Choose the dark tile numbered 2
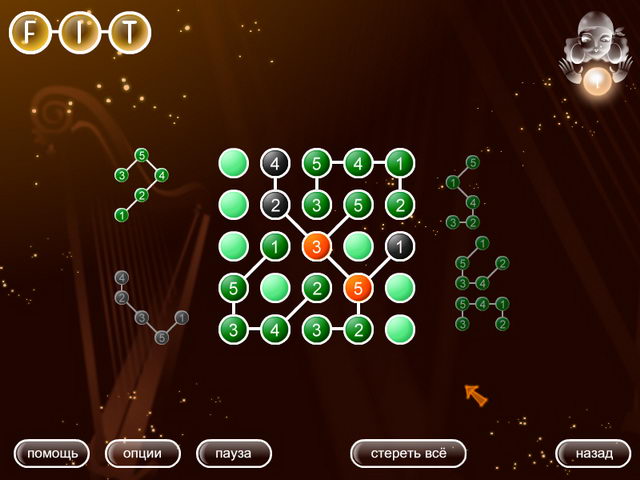 click(x=275, y=204)
